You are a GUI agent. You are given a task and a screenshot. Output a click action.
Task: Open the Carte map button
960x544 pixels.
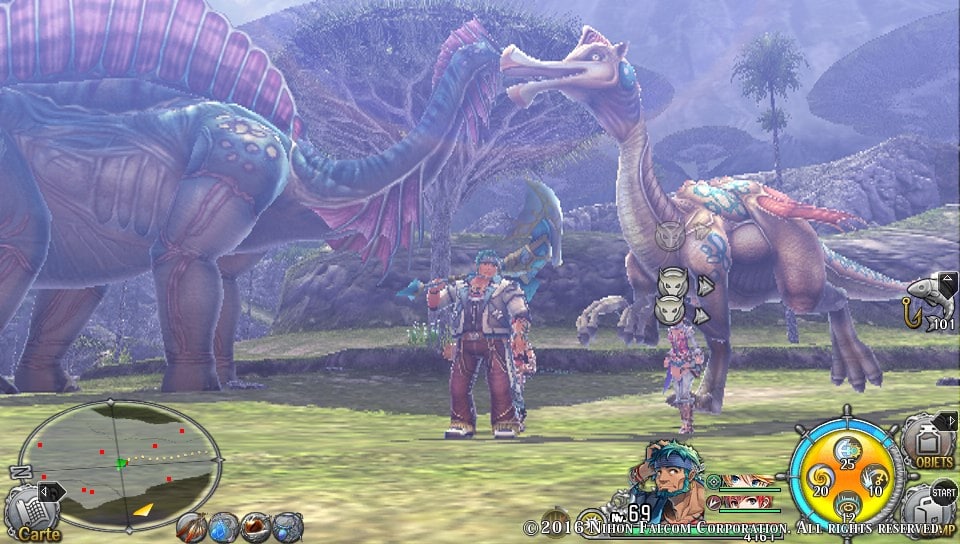pyautogui.click(x=32, y=512)
